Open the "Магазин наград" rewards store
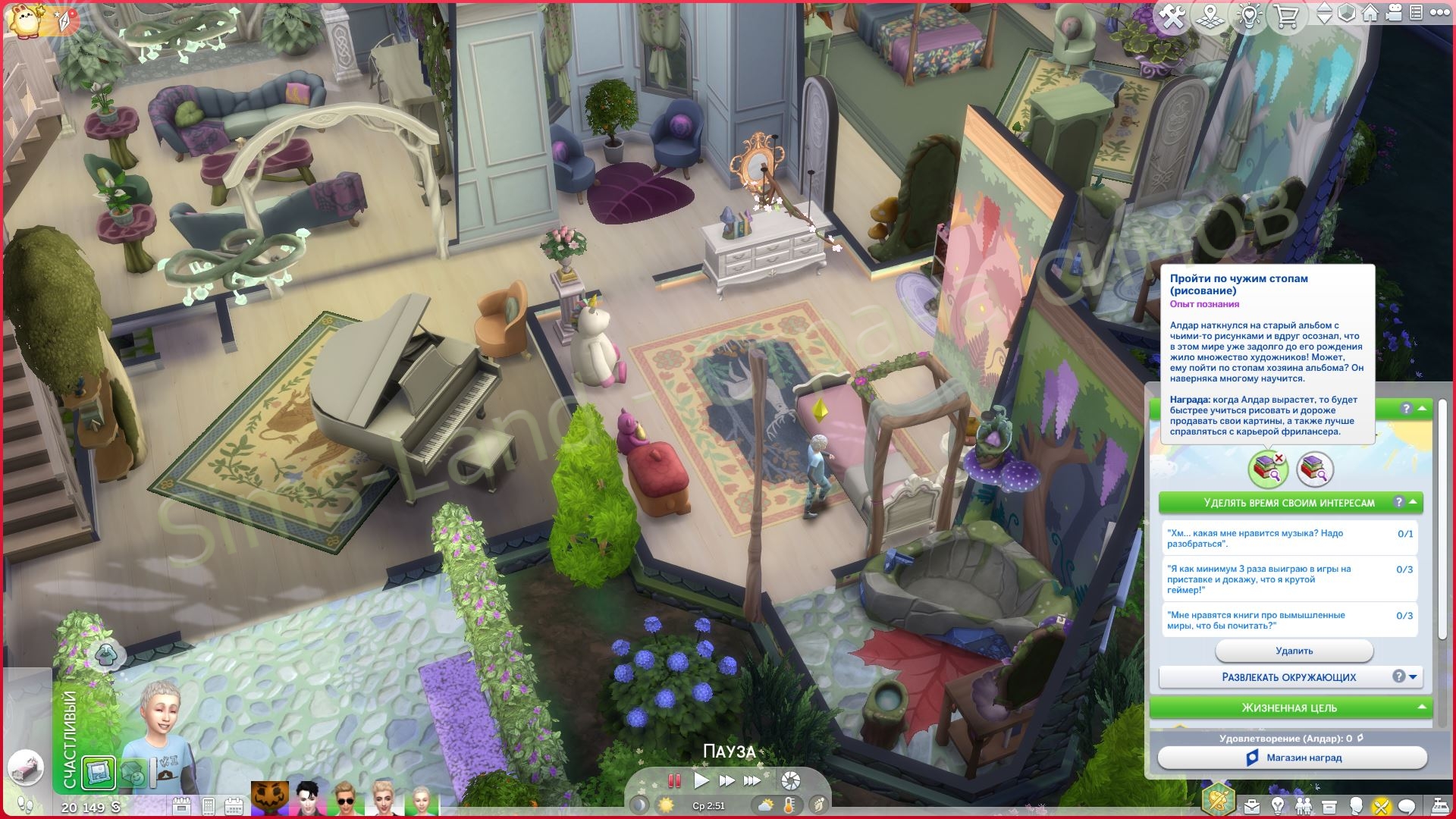 [x=1293, y=758]
